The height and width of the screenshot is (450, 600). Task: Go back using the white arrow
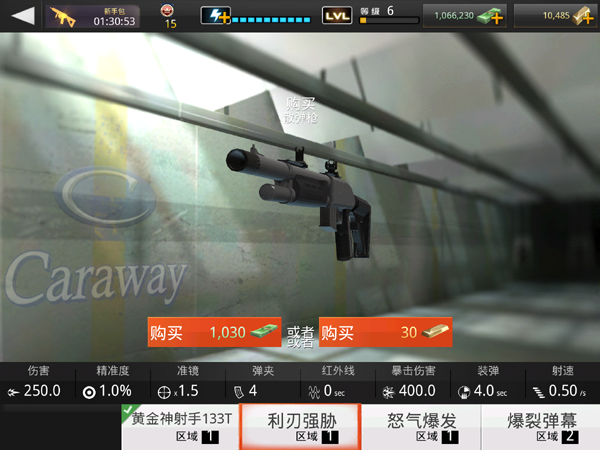pyautogui.click(x=23, y=16)
